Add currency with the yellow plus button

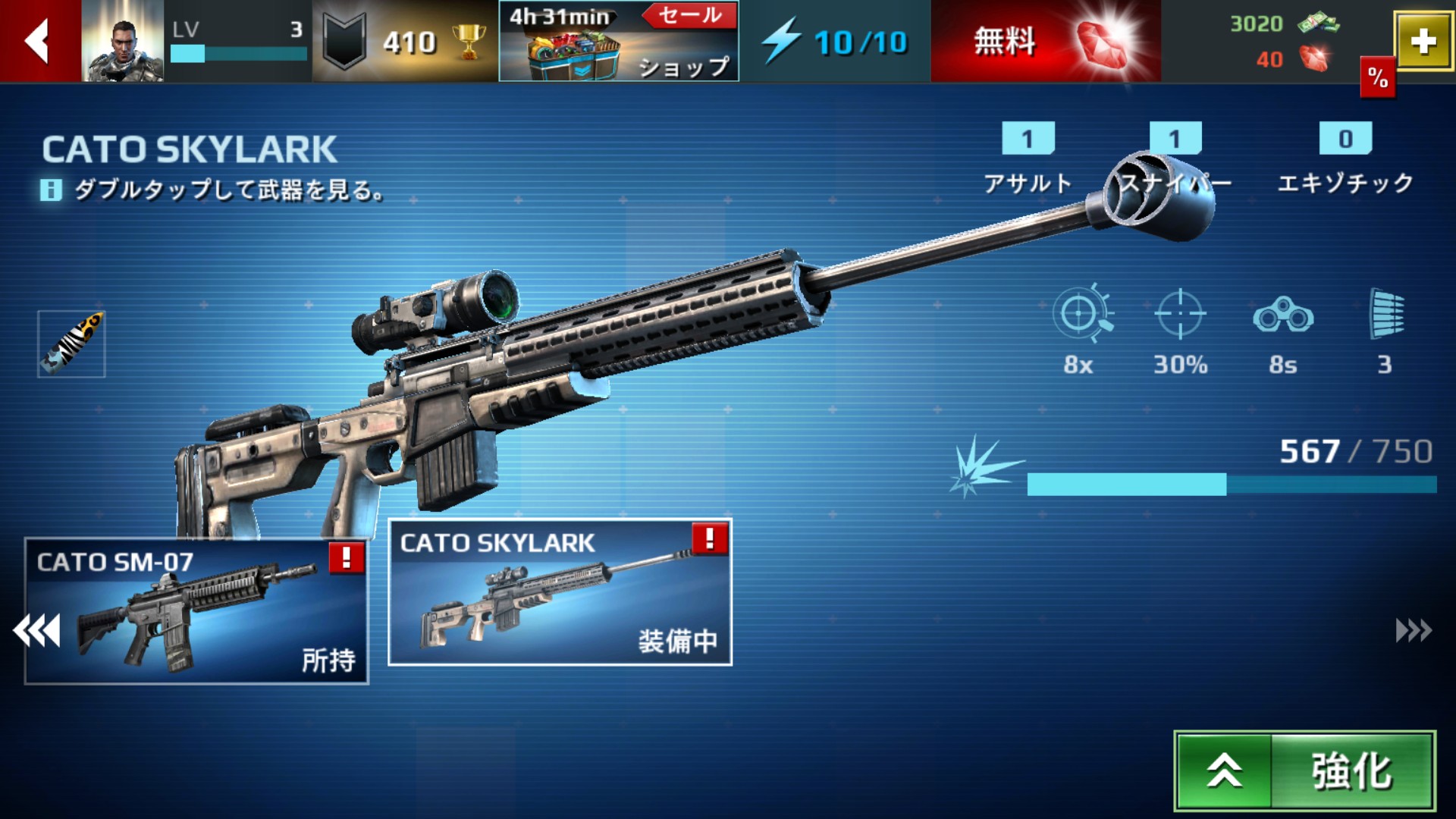(1423, 42)
